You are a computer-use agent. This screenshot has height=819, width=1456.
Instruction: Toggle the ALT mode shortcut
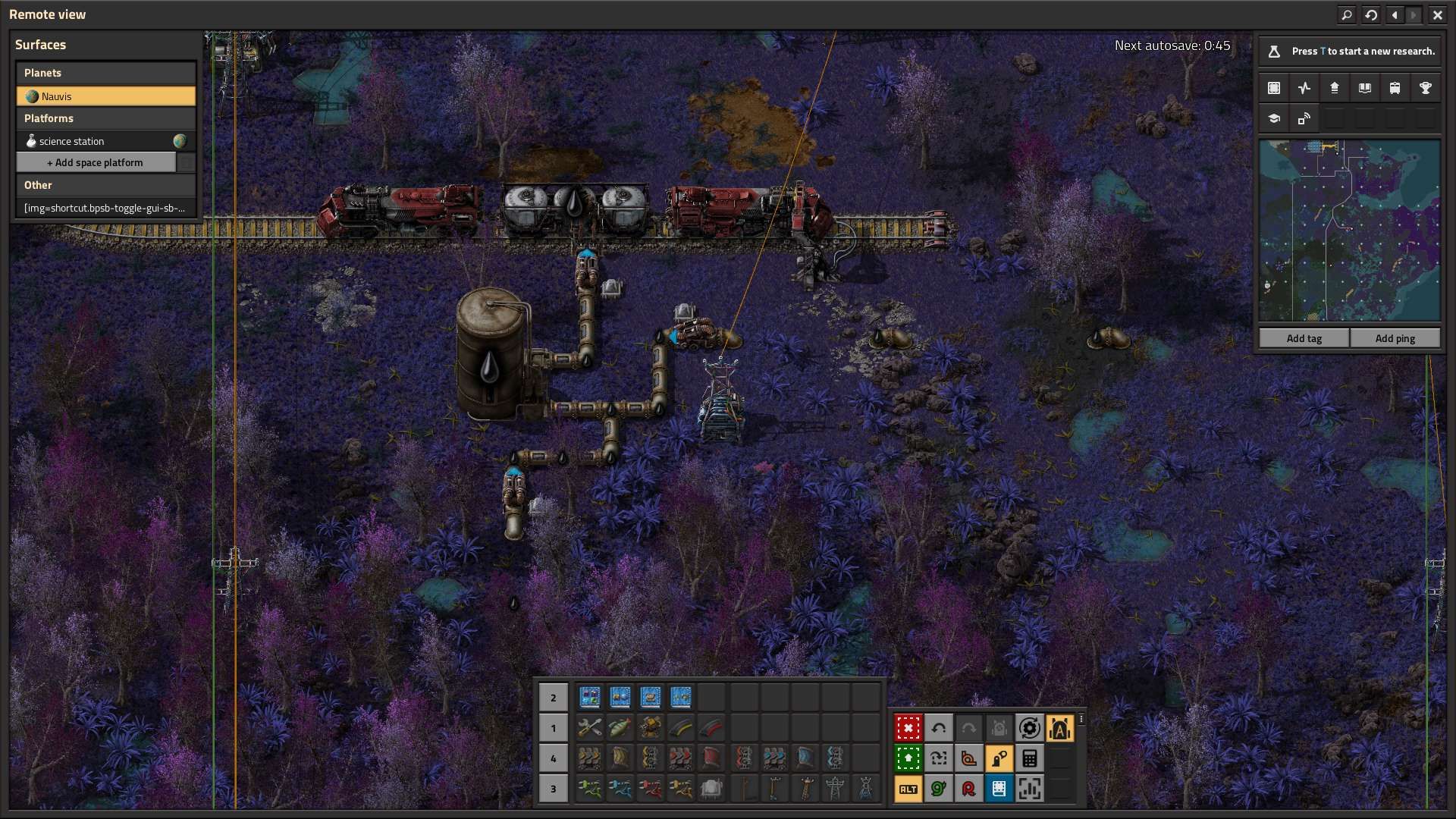pyautogui.click(x=908, y=789)
